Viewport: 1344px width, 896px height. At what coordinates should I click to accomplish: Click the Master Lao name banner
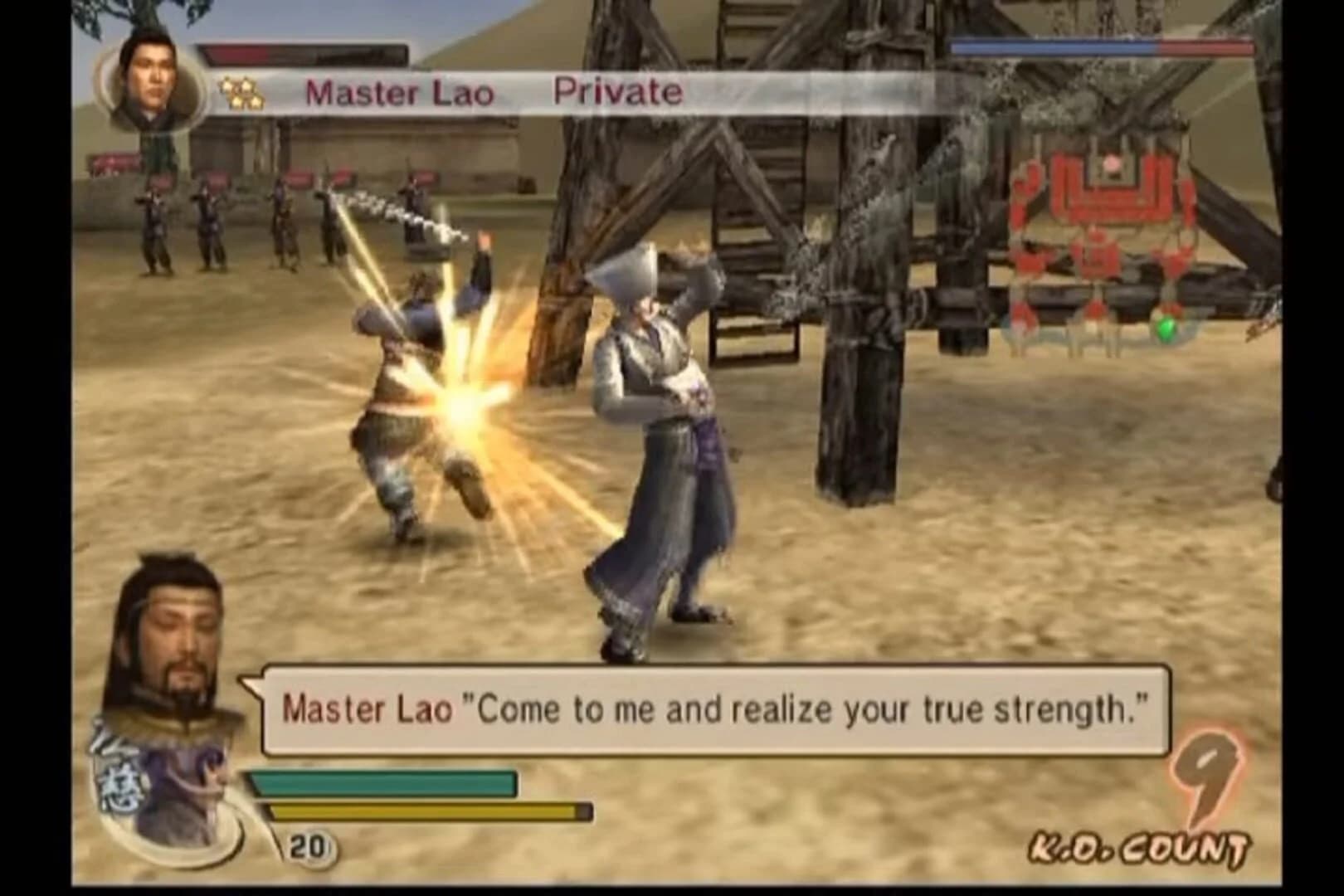(x=402, y=93)
